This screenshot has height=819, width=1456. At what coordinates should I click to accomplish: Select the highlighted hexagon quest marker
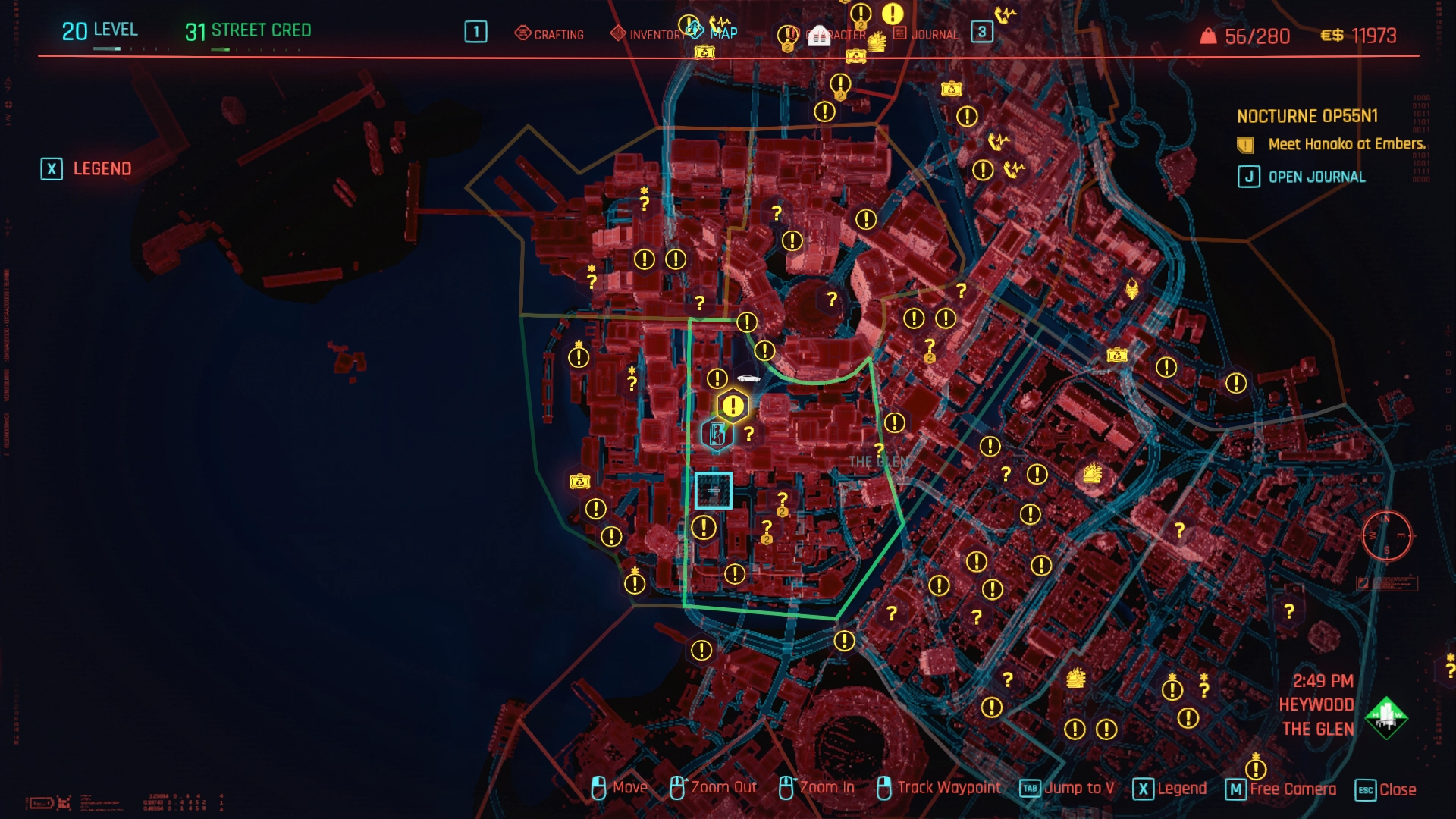pyautogui.click(x=733, y=406)
